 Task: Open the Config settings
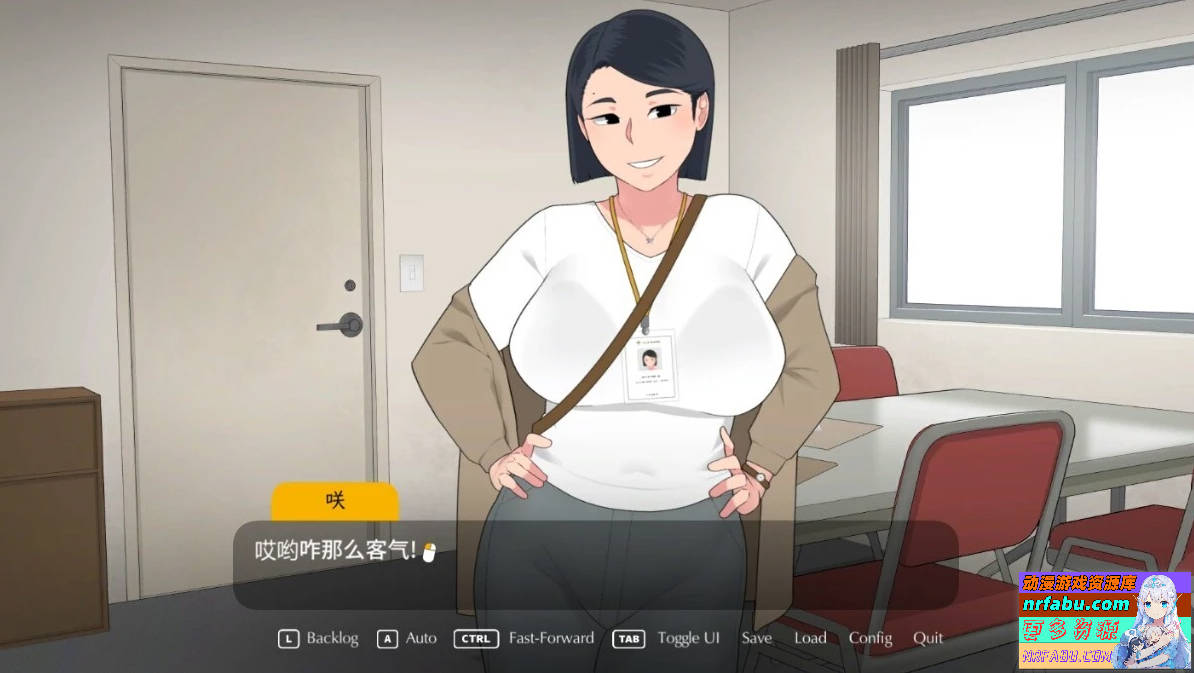[870, 638]
